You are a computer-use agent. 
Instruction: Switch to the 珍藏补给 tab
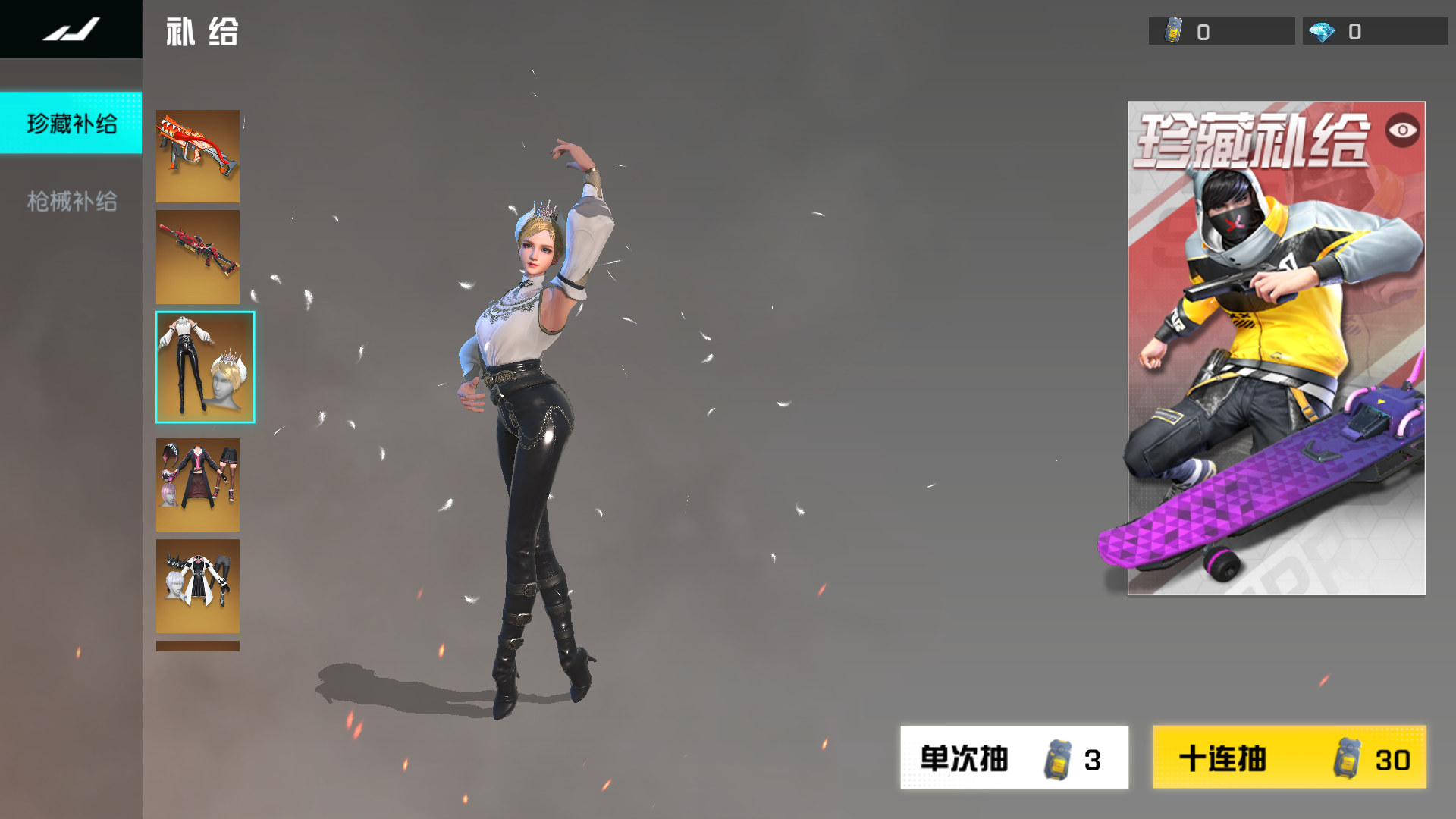(71, 124)
